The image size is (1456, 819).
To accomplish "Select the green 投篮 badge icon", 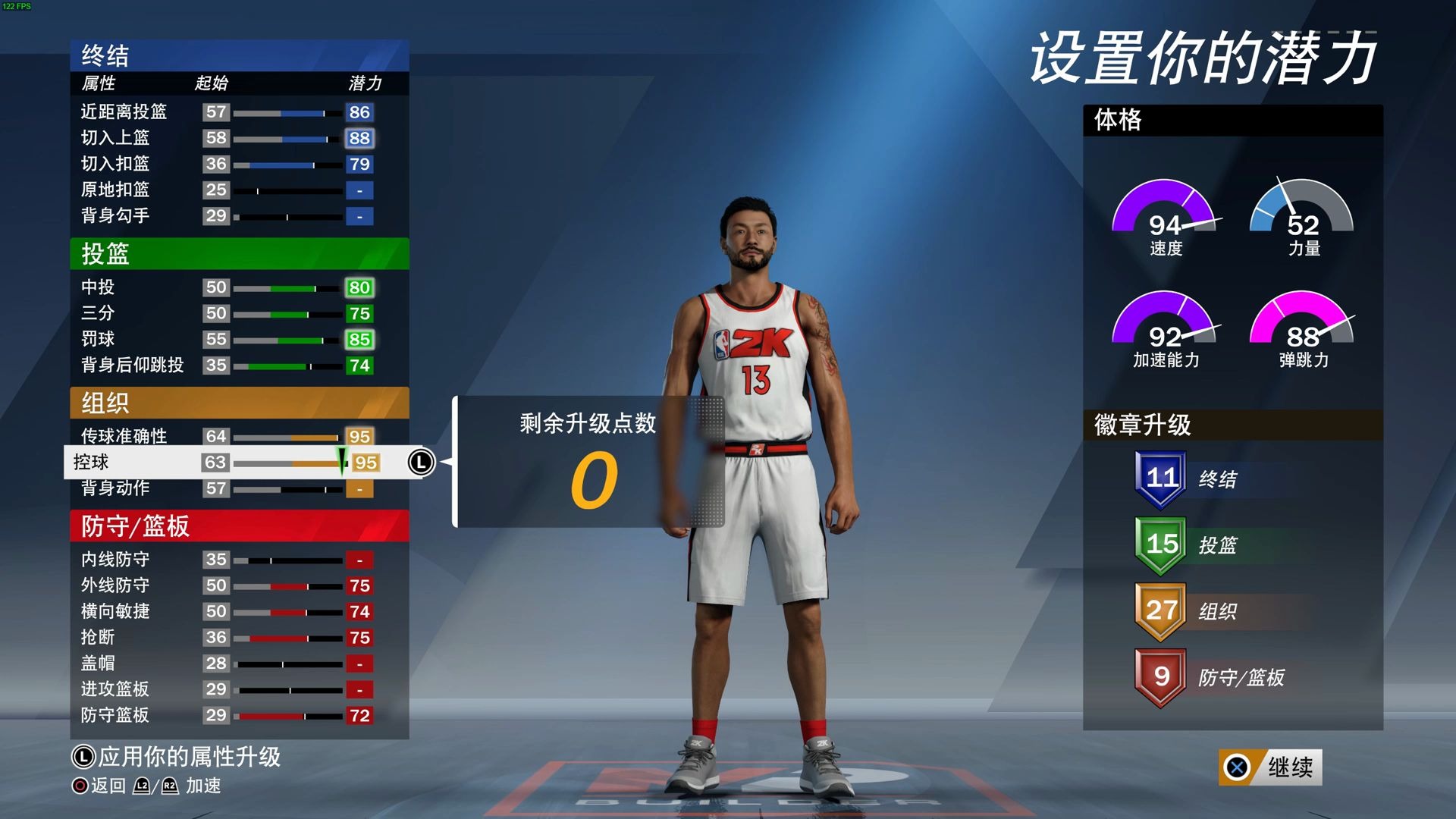I will tap(1160, 544).
